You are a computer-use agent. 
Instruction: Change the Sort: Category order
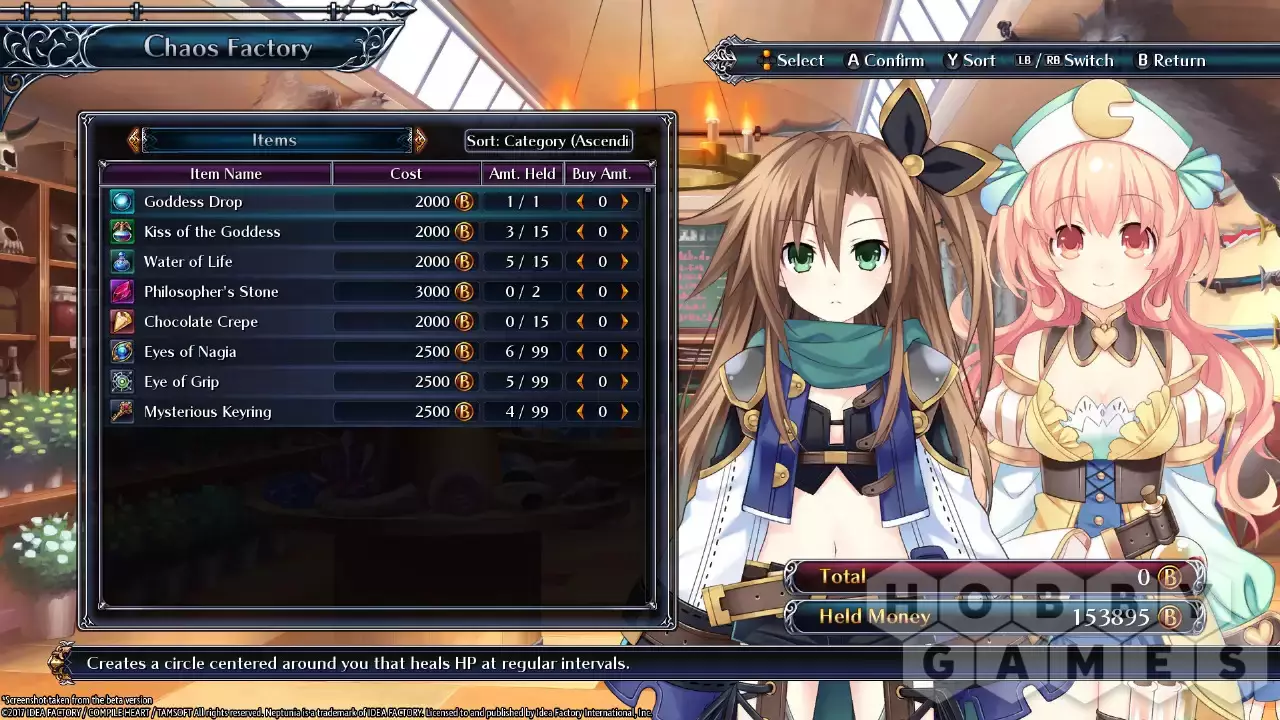pyautogui.click(x=548, y=141)
